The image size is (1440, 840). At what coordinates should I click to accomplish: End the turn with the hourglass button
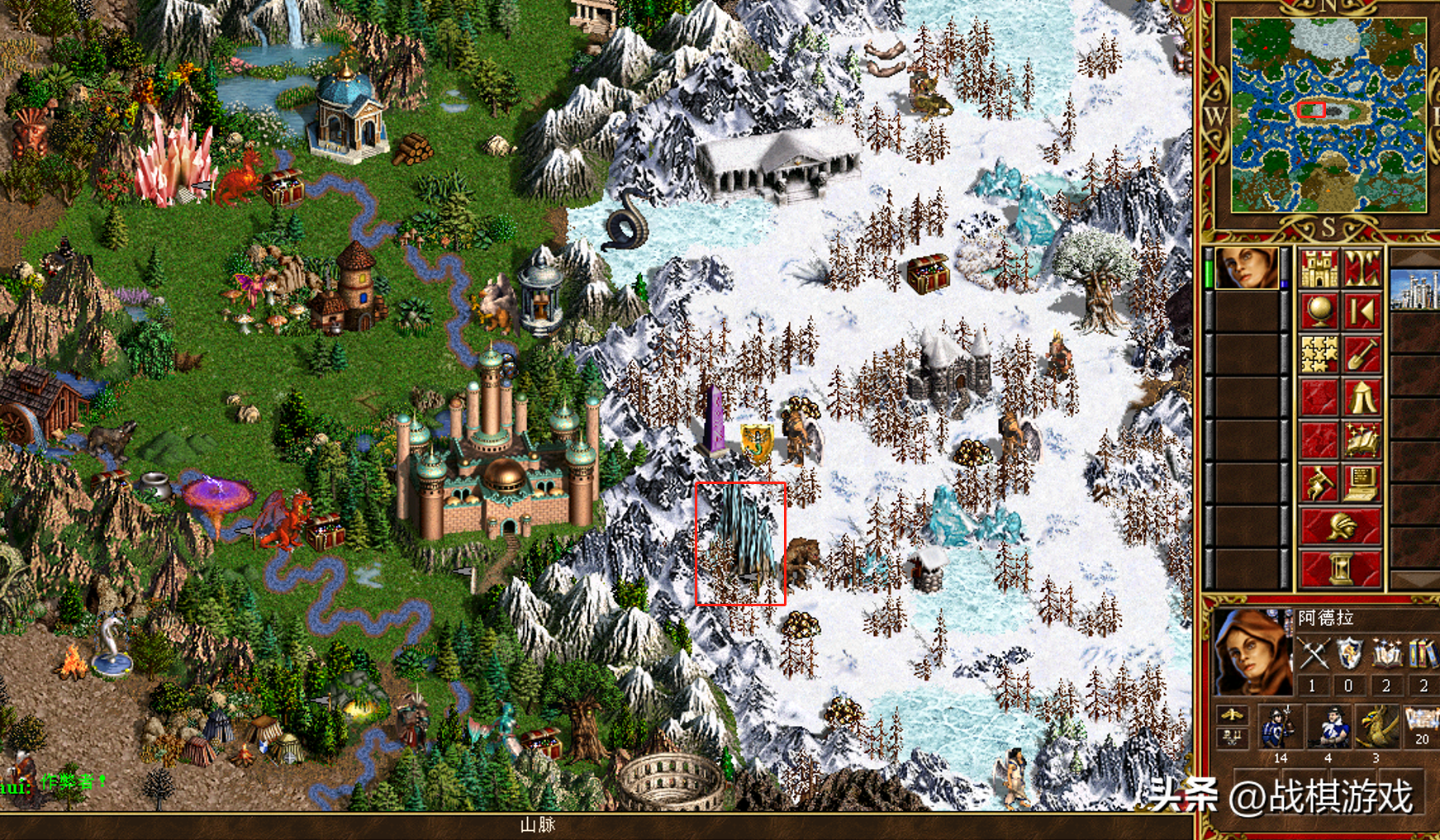pyautogui.click(x=1340, y=569)
